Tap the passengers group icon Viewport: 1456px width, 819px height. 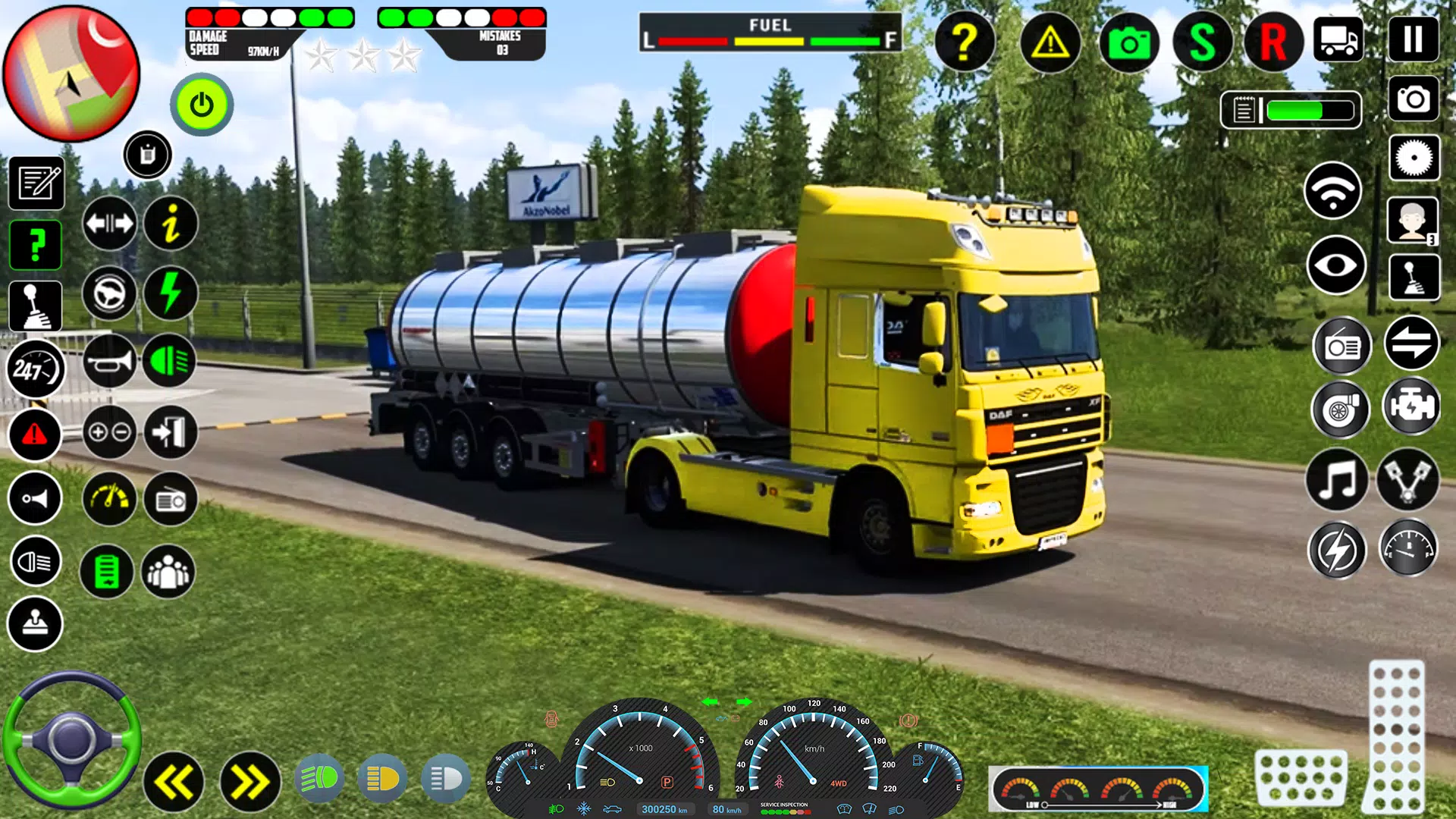click(168, 572)
